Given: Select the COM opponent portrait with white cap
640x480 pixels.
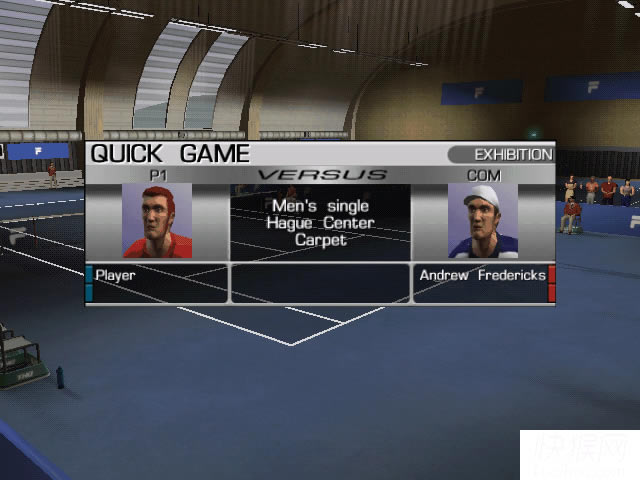Looking at the screenshot, I should (x=482, y=221).
